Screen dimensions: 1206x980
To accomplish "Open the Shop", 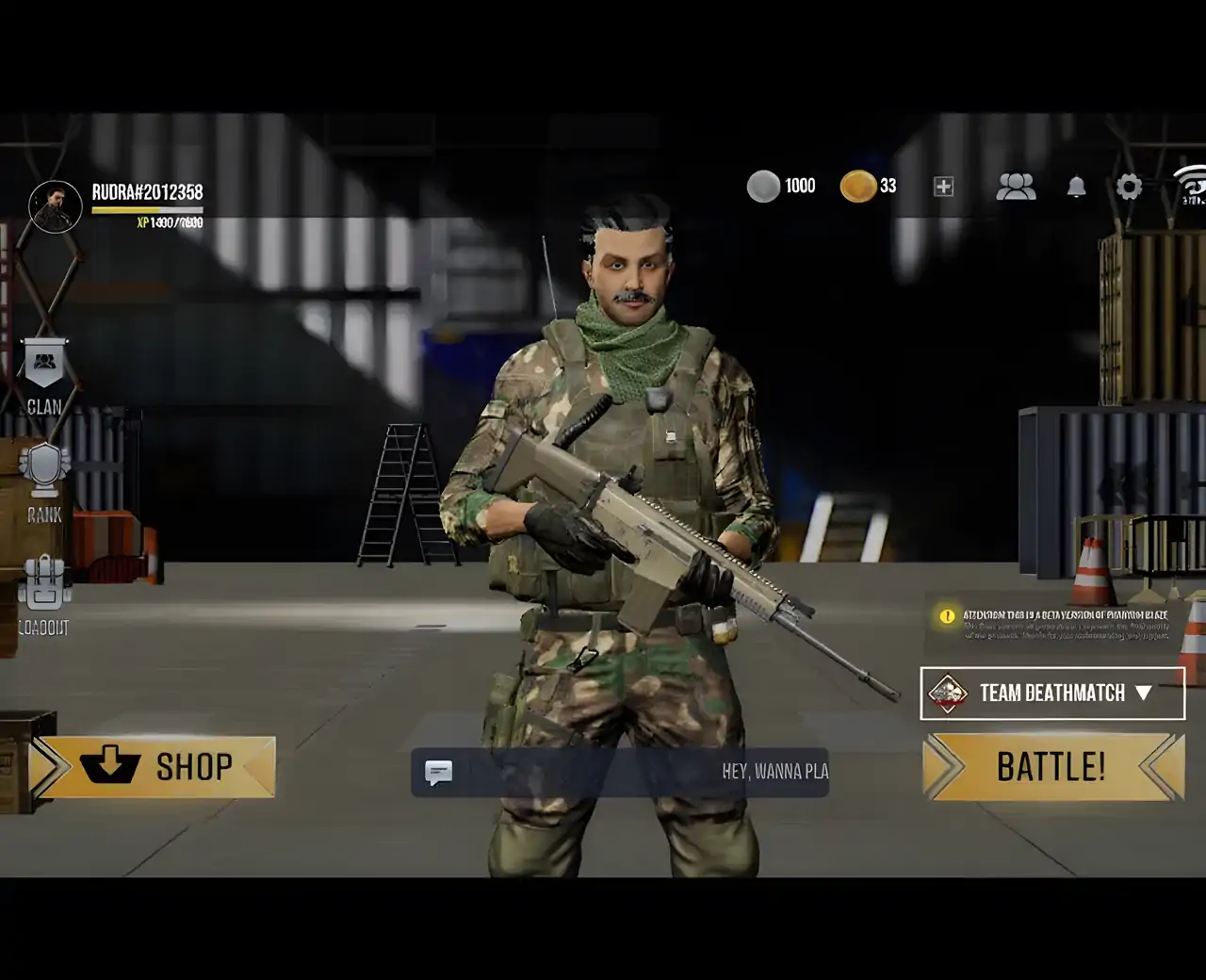I will (154, 767).
